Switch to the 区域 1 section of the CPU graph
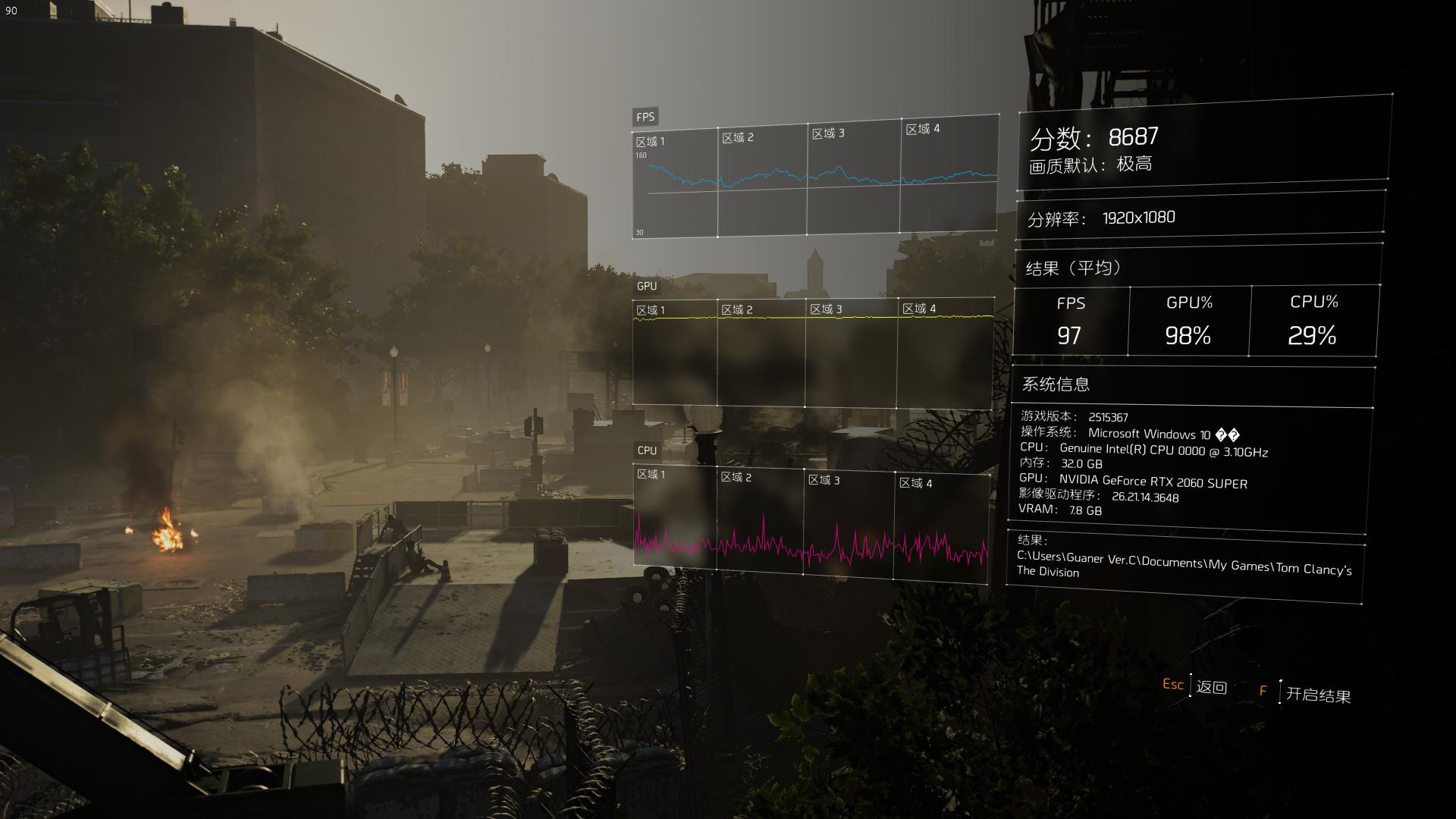Image resolution: width=1456 pixels, height=819 pixels. click(x=653, y=473)
